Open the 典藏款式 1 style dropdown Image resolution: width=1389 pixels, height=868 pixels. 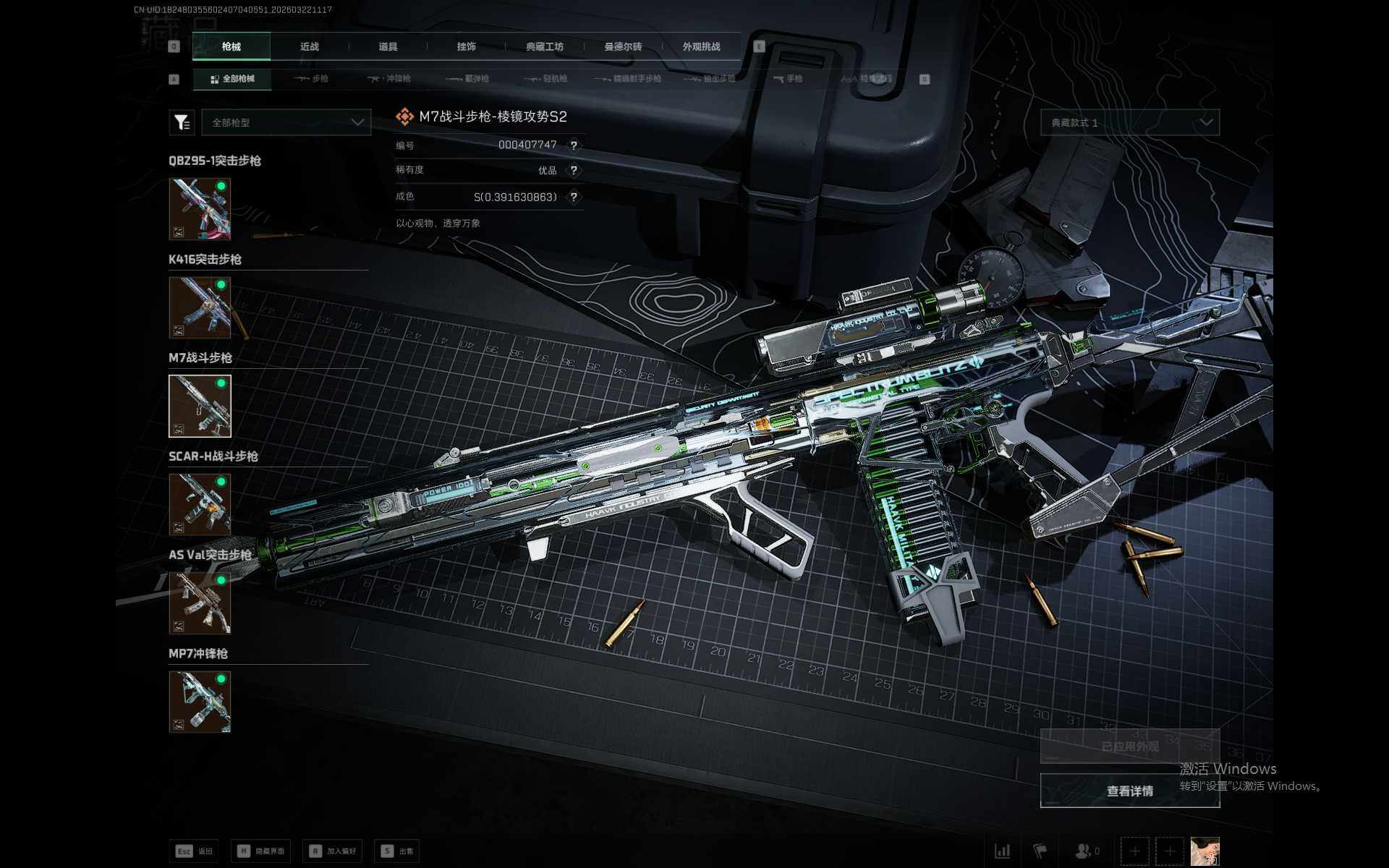click(1129, 123)
